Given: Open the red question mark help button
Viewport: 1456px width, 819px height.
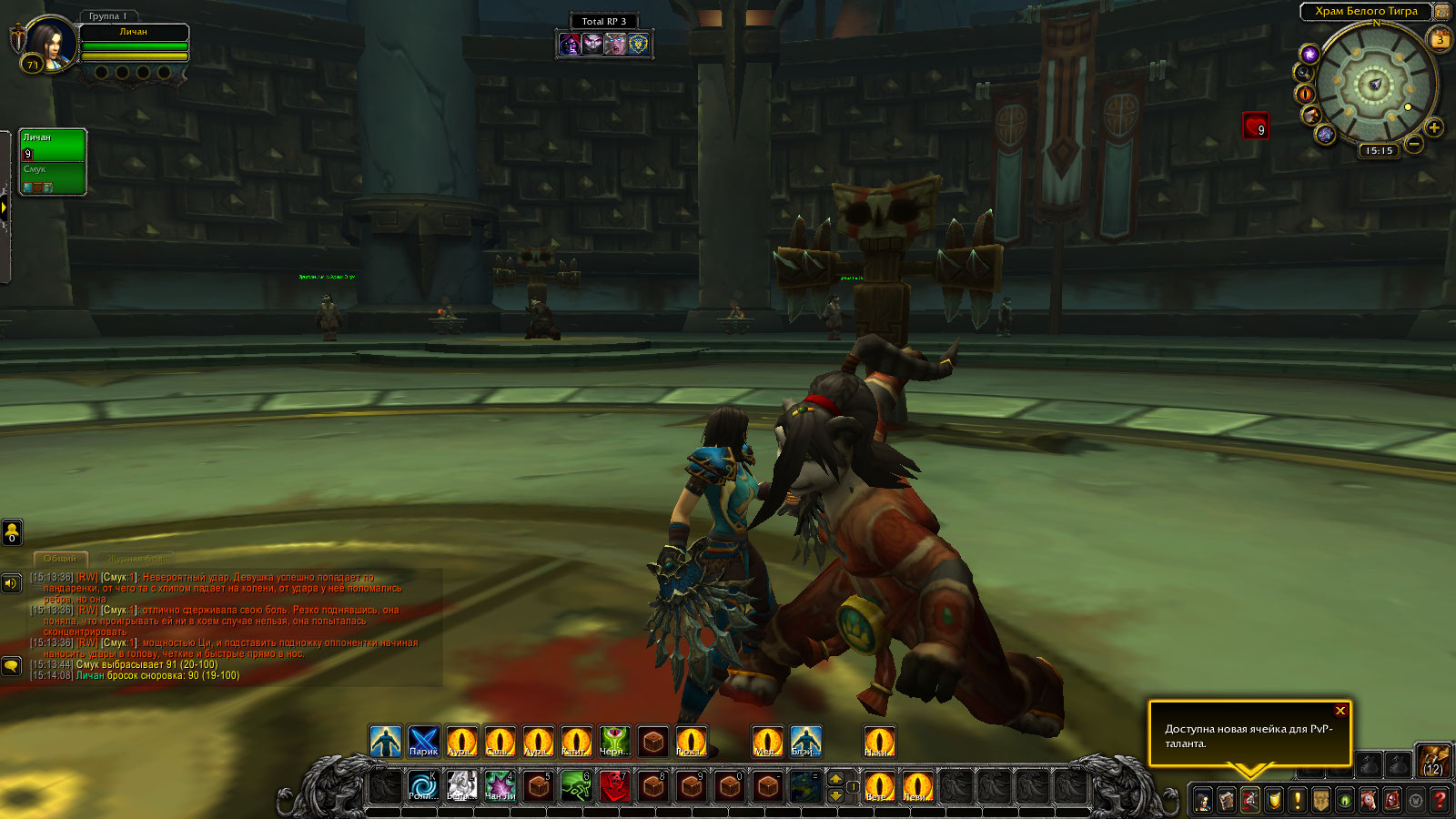Looking at the screenshot, I should 1440,801.
